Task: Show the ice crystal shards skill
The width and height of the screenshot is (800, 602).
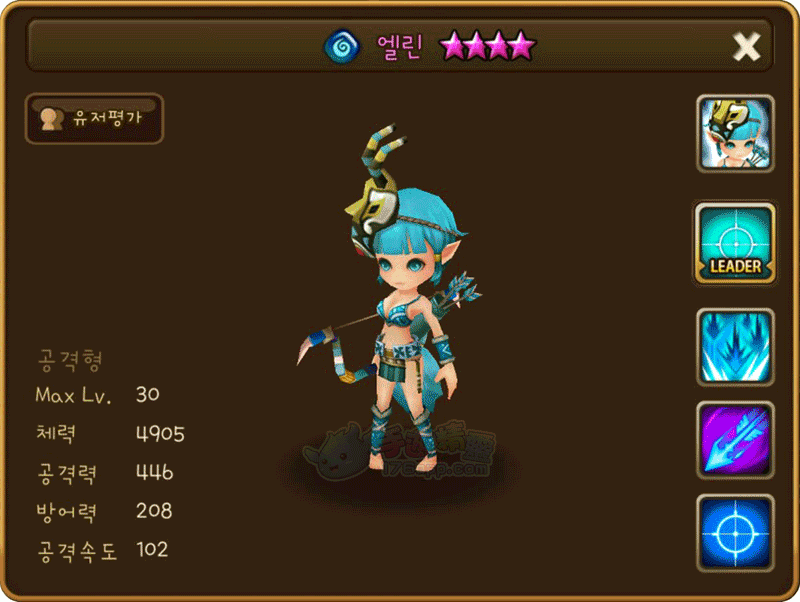Action: [x=735, y=347]
